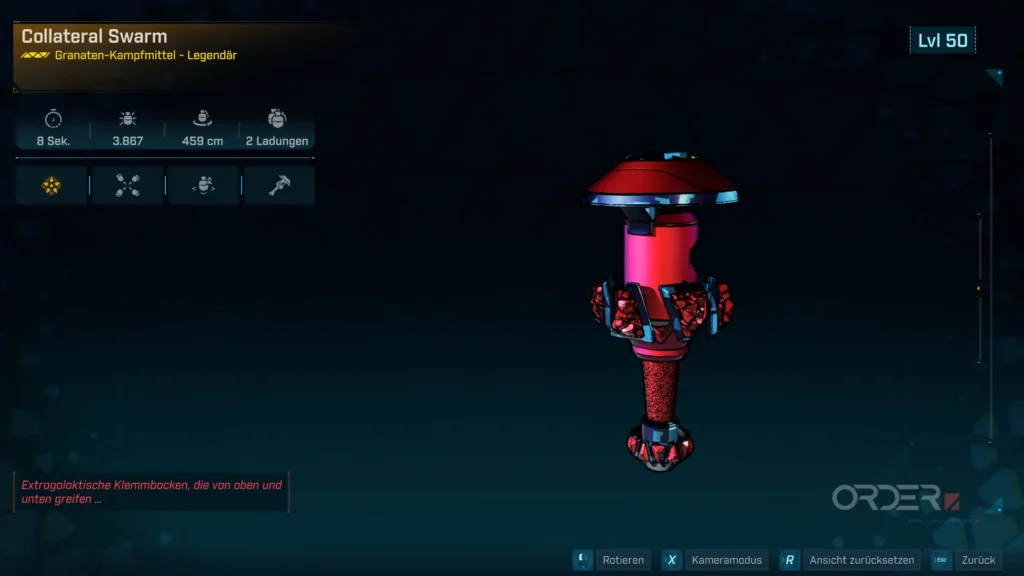The width and height of the screenshot is (1024, 576).
Task: Select the gold star legendary perk icon
Action: tap(52, 185)
